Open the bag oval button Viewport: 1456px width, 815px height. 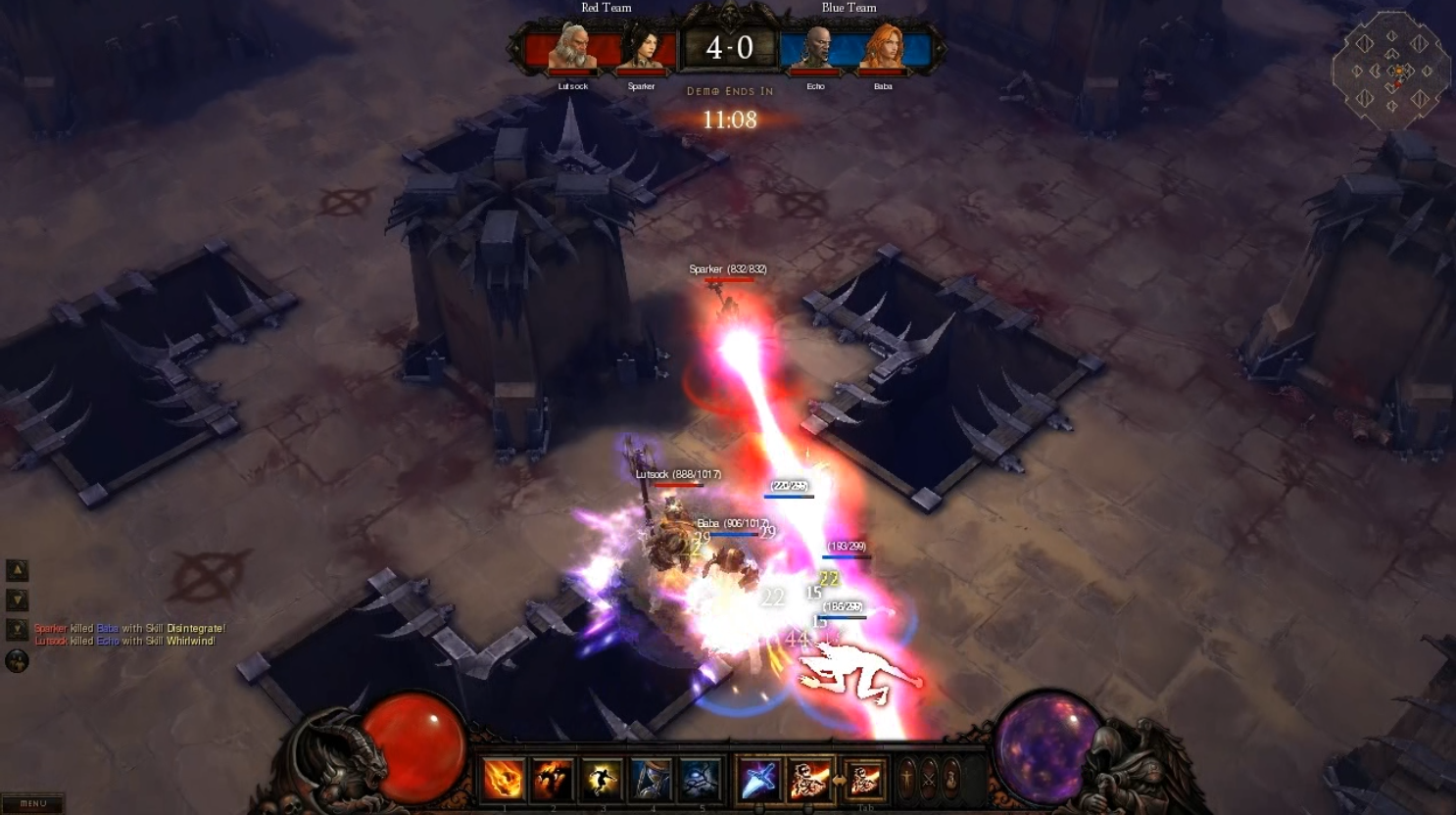click(x=950, y=780)
